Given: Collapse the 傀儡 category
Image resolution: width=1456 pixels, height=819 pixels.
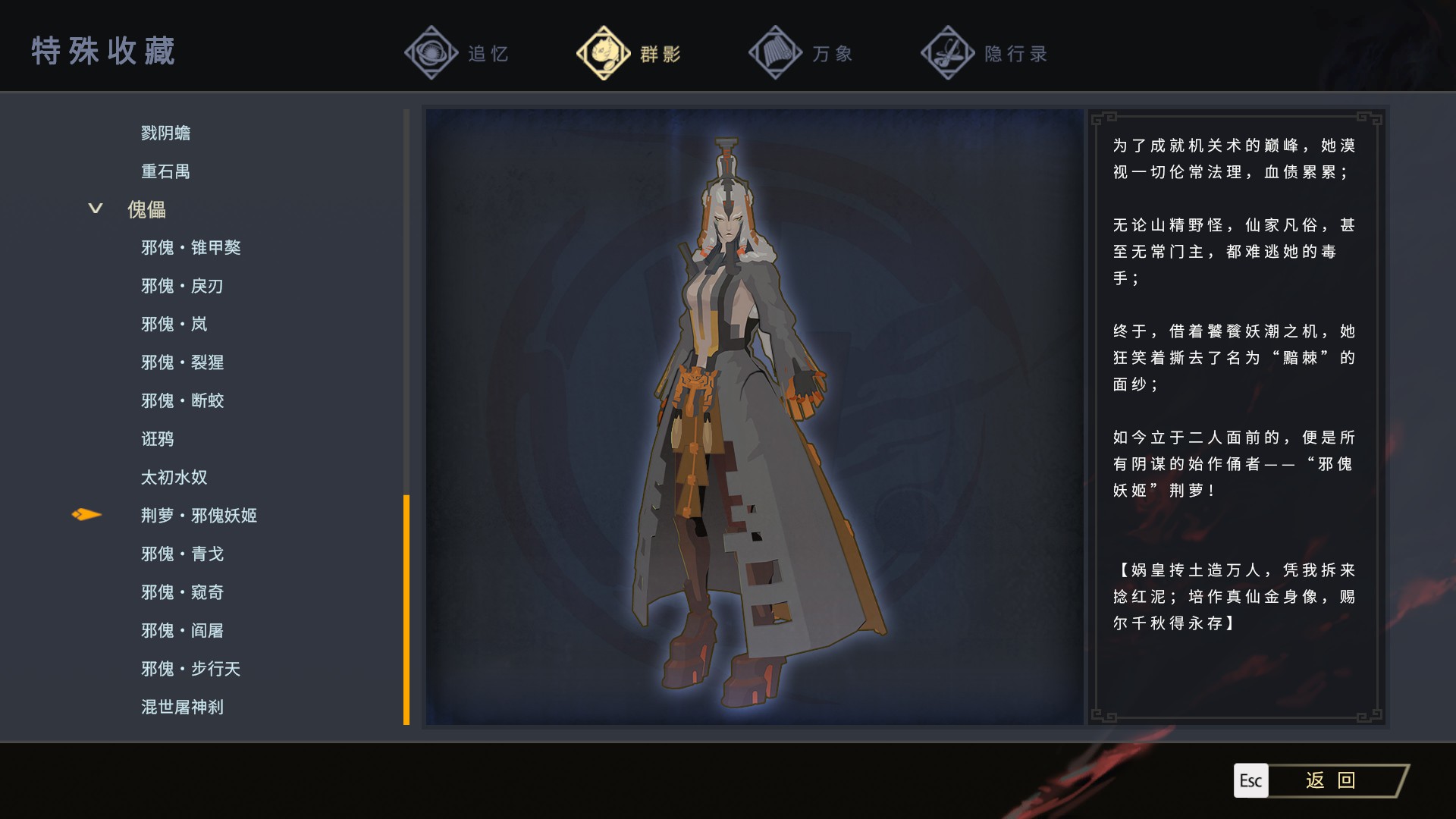Looking at the screenshot, I should [96, 209].
